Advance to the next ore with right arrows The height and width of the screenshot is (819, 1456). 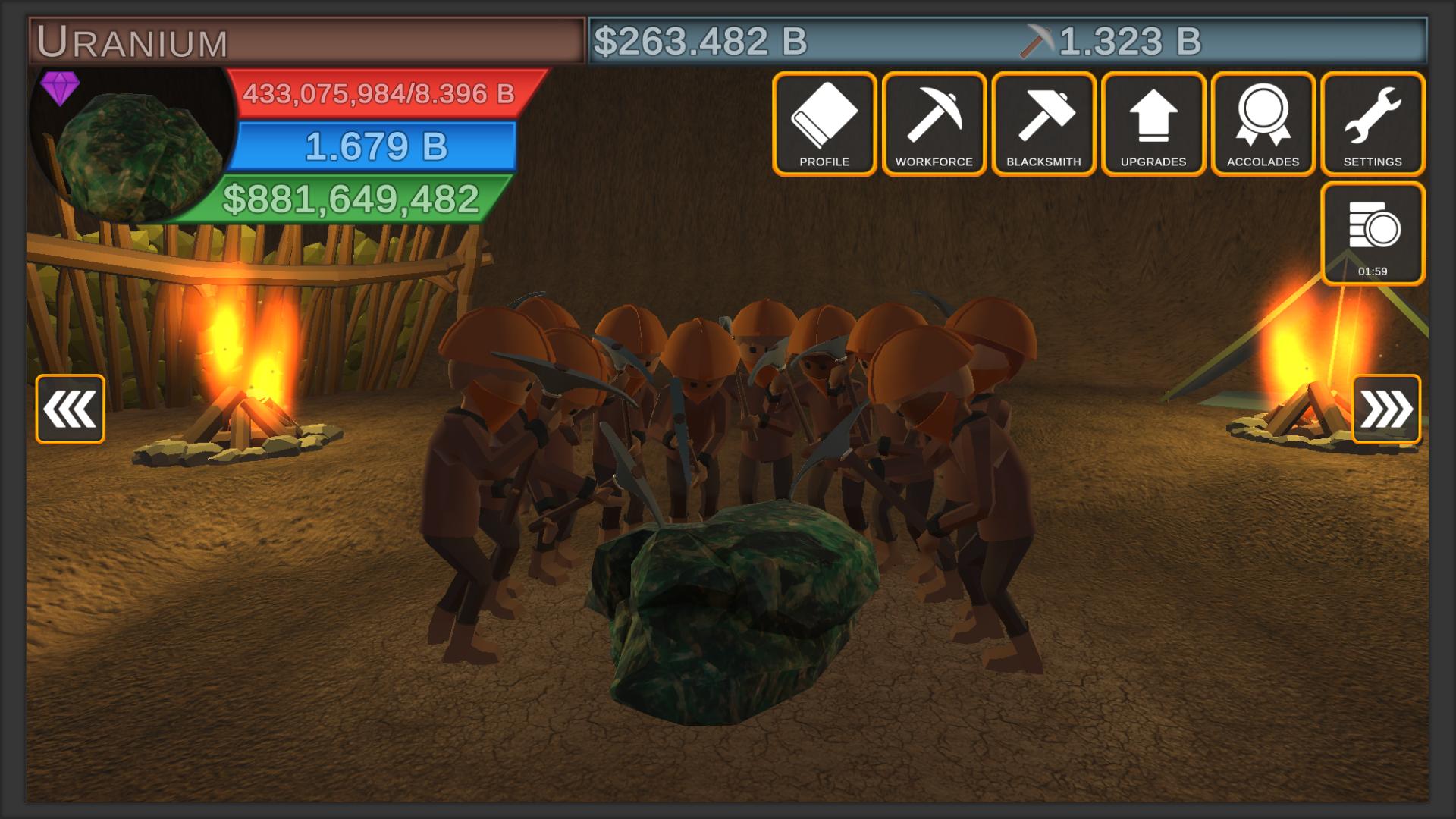(x=1385, y=409)
